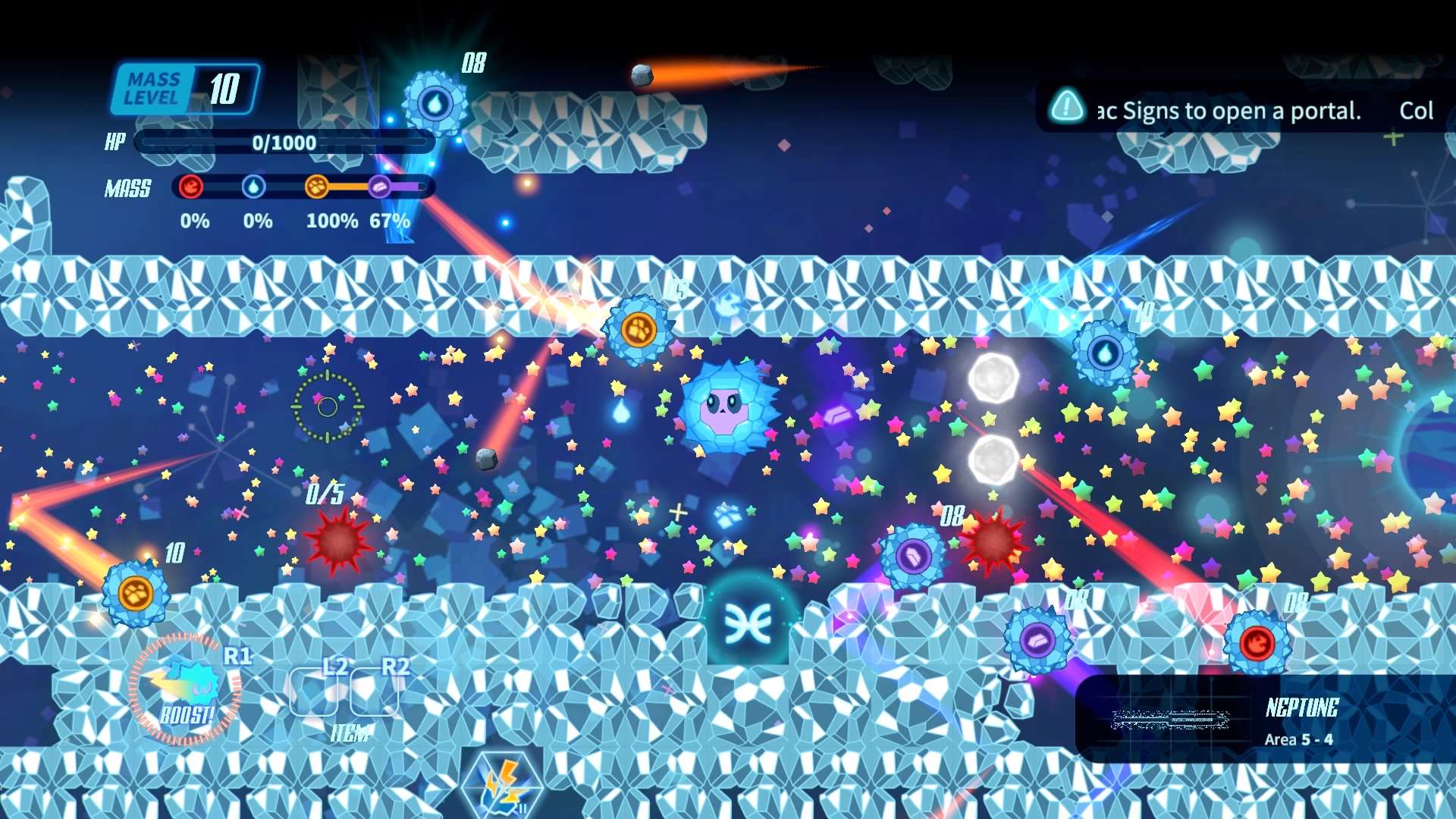Viewport: 1456px width, 819px height.
Task: Click the MASS LEVEL 10 badge
Action: click(x=184, y=87)
